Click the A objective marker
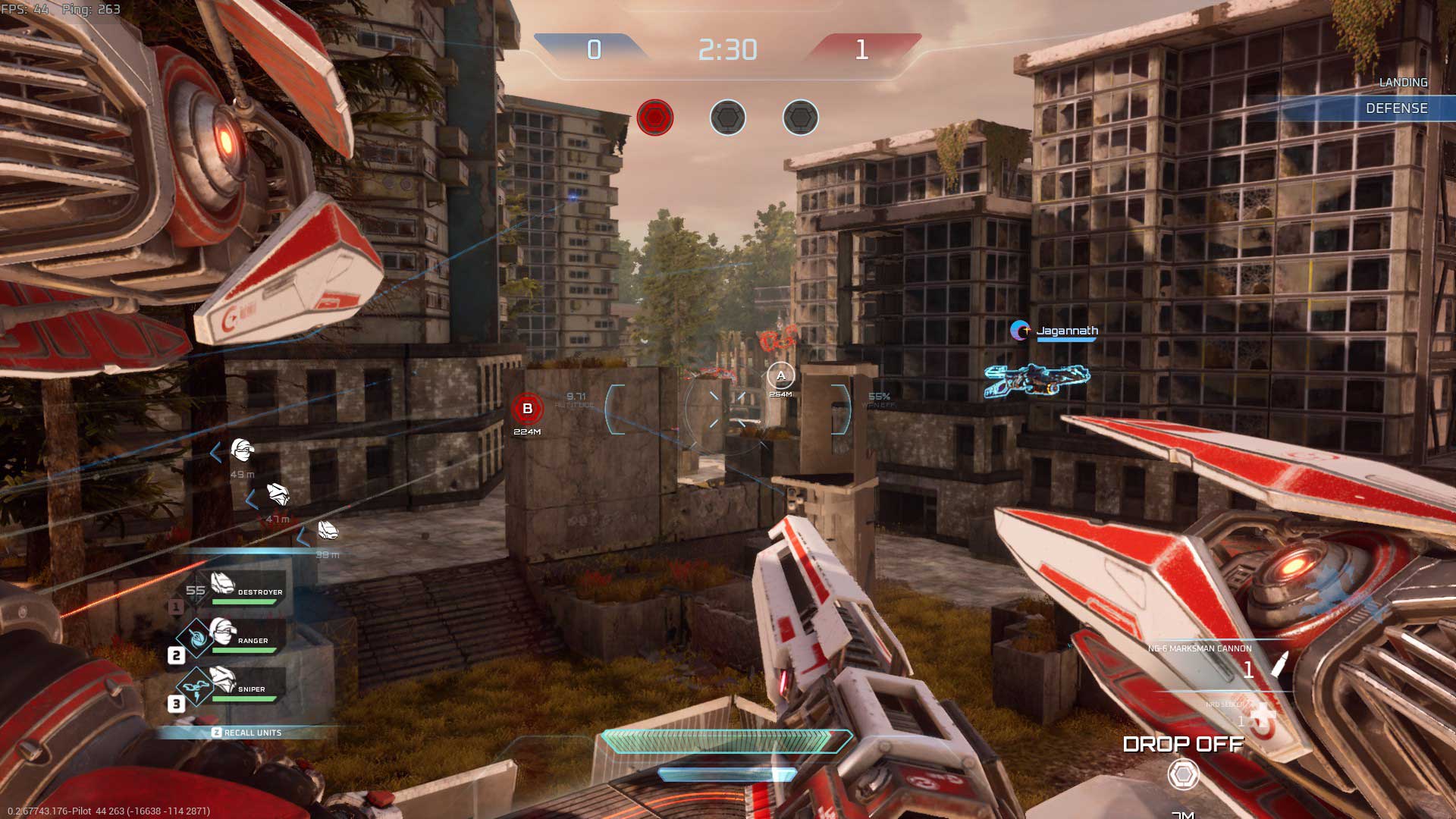 780,375
